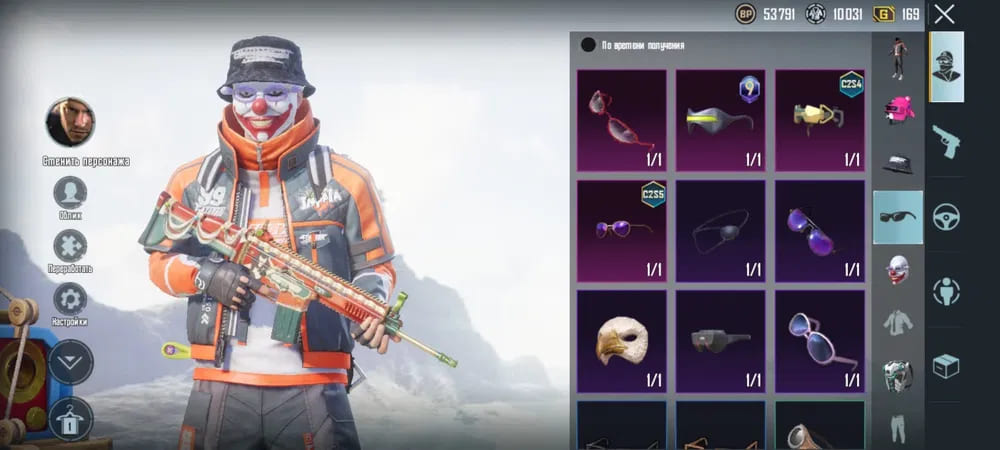
Task: Choose the eagle beak mask
Action: (621, 339)
